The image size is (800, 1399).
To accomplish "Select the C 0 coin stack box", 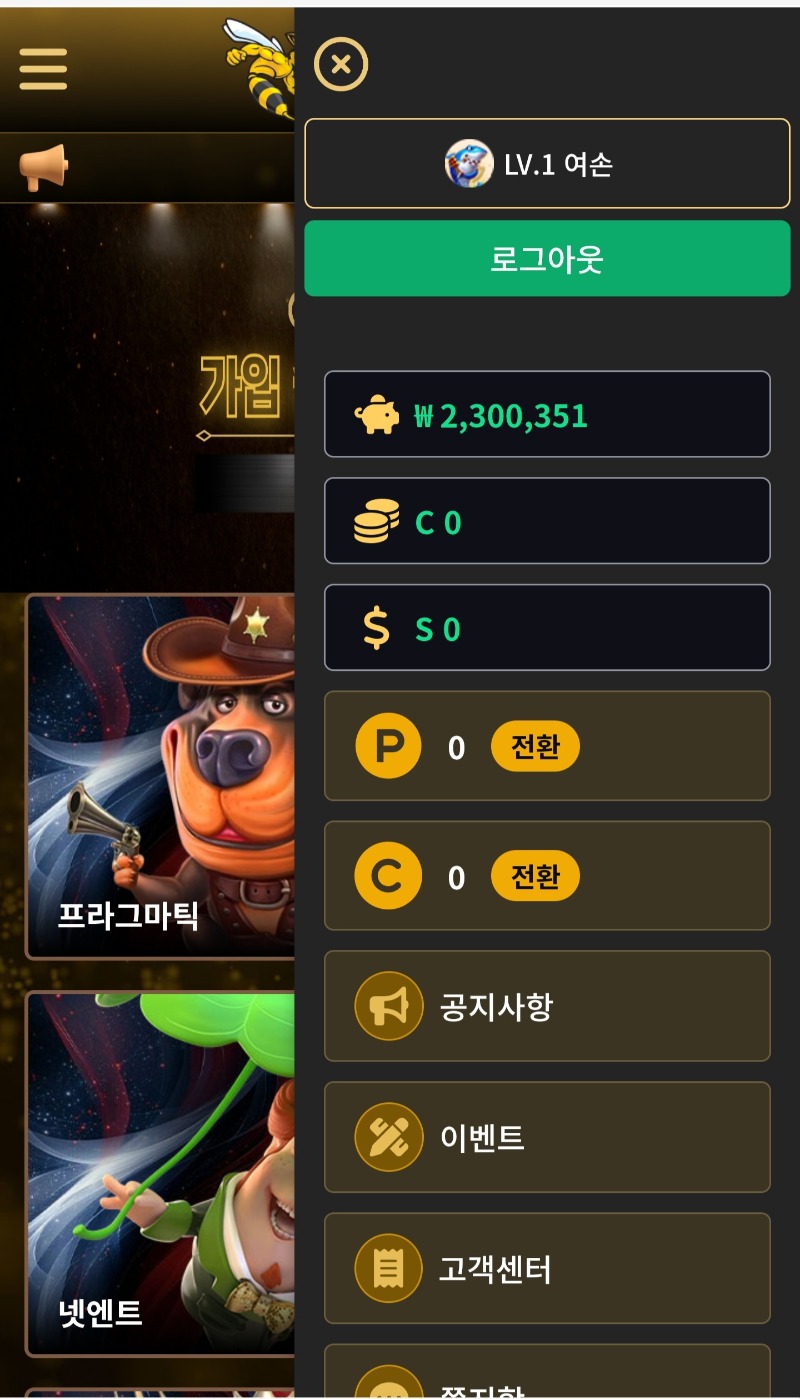I will 547,521.
